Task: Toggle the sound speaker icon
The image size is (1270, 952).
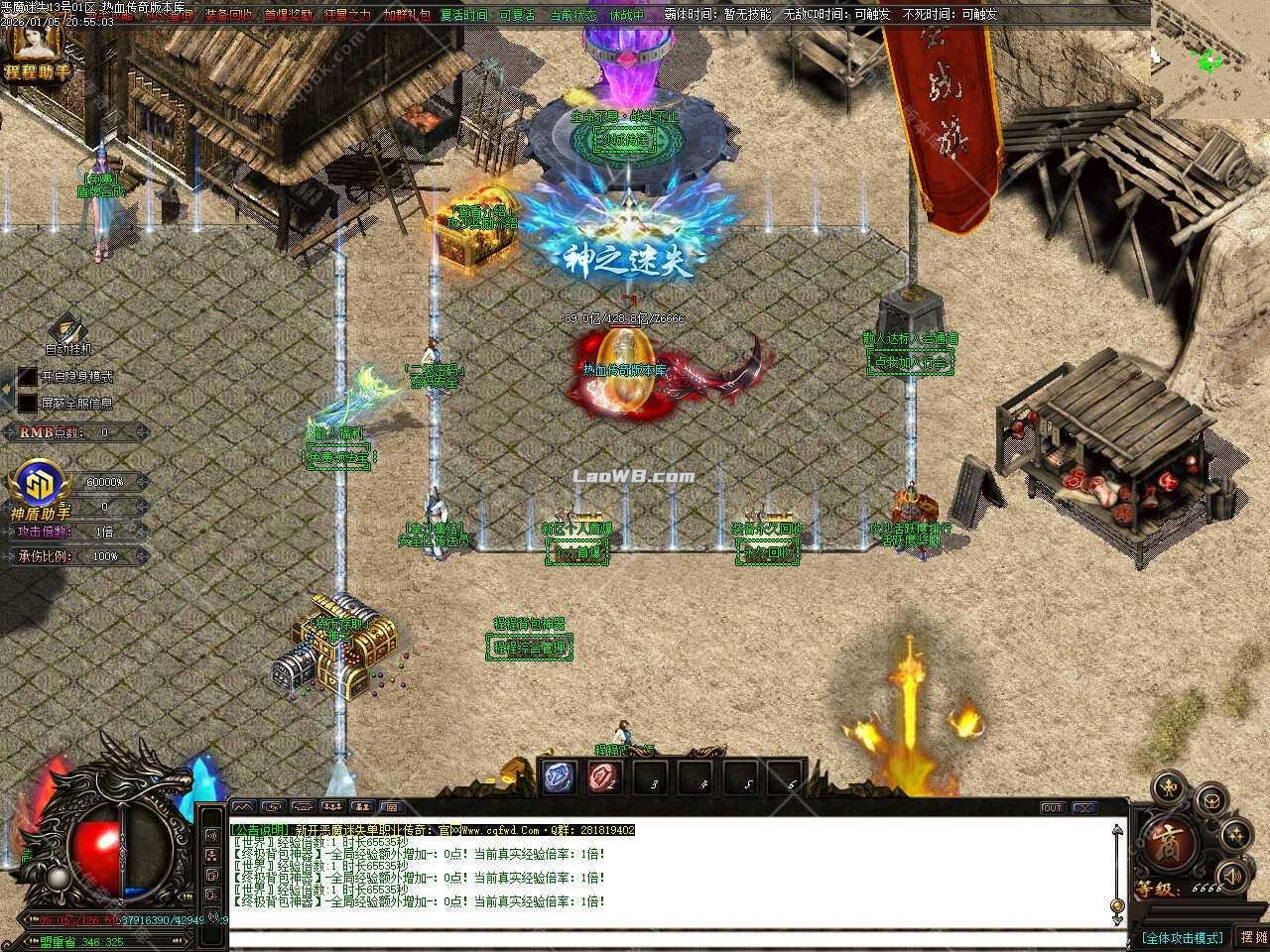Action: 1232,876
